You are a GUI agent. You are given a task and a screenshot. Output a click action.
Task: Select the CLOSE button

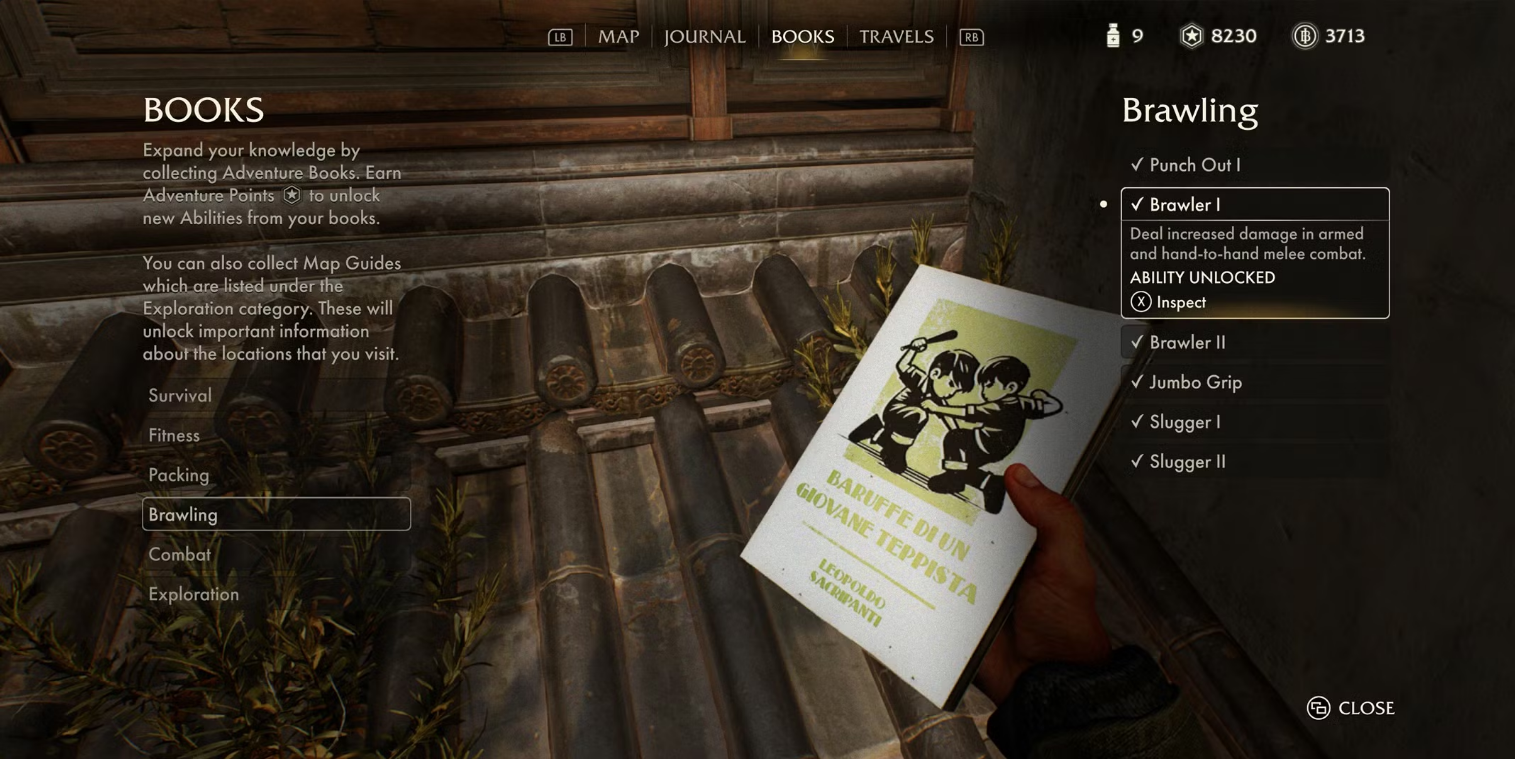[x=1366, y=707]
